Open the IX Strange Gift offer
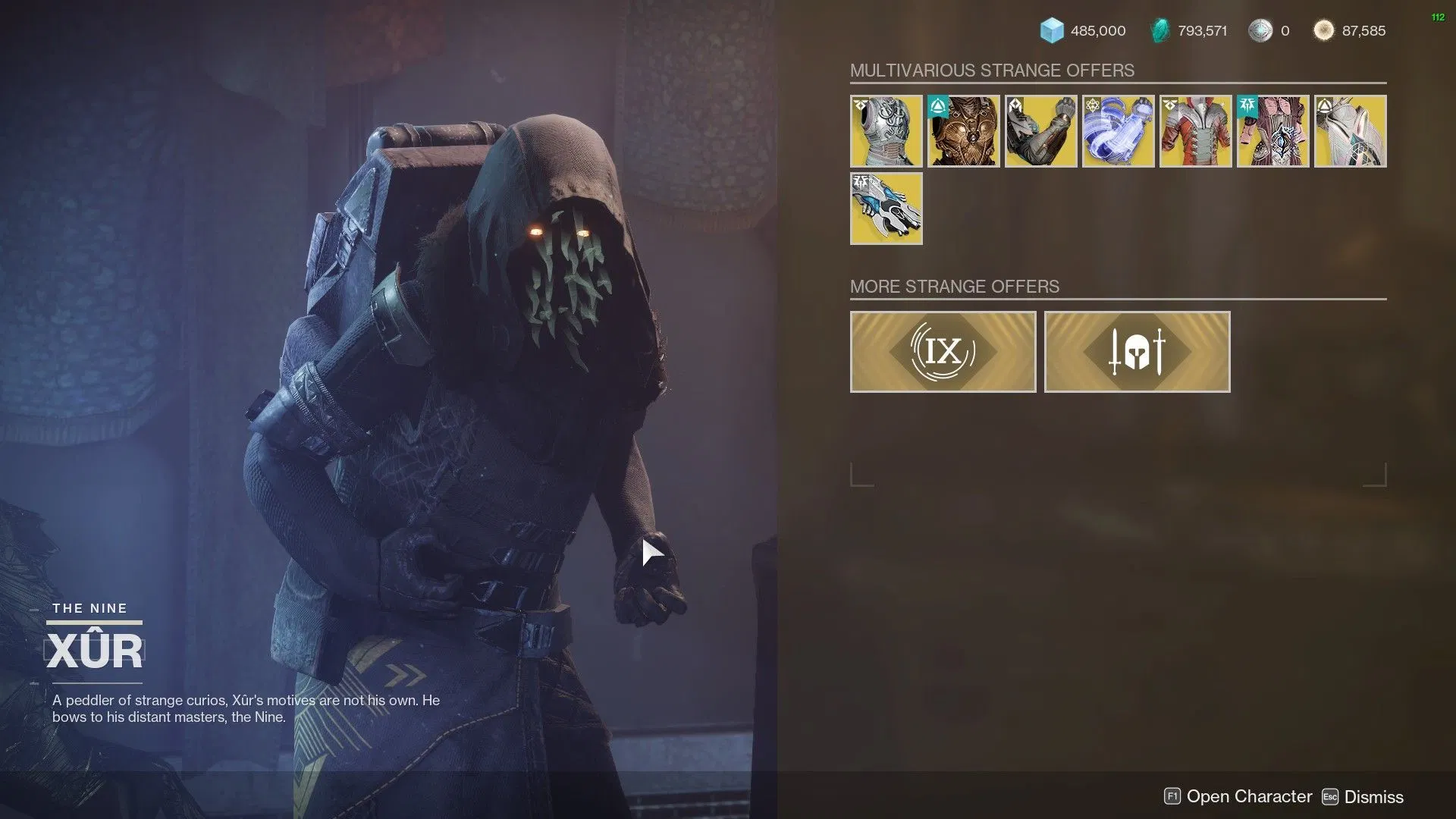Screen dimensions: 1456x819 (x=943, y=351)
